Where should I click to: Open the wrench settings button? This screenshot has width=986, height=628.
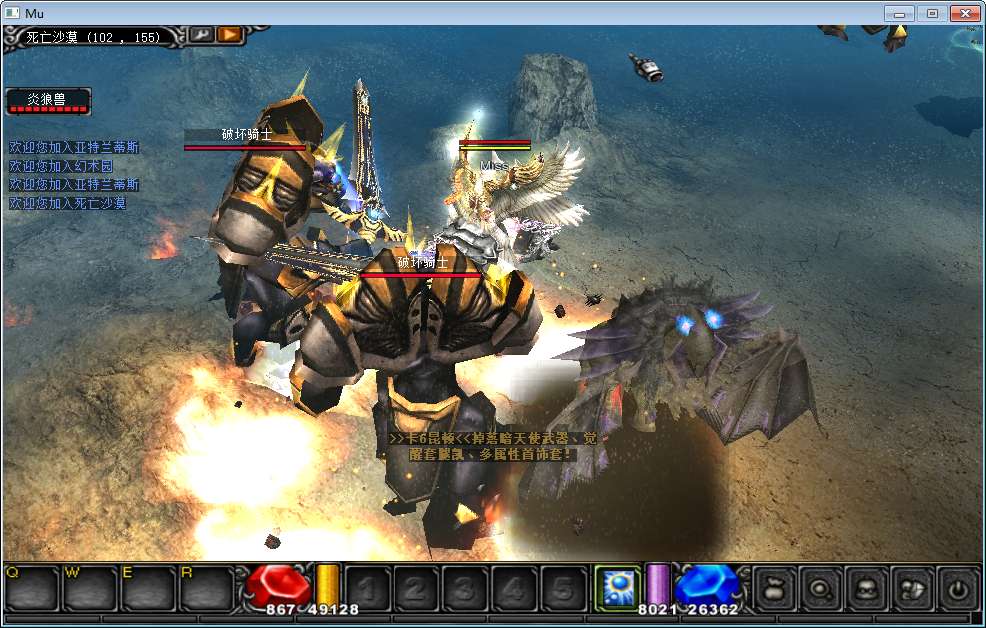pyautogui.click(x=201, y=35)
